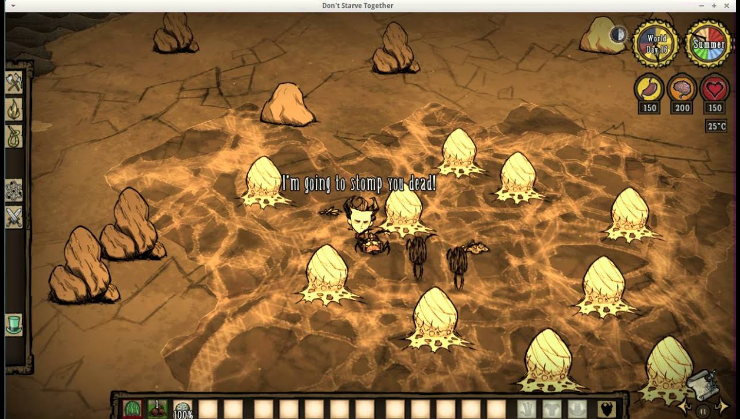This screenshot has height=419, width=740.
Task: Click the head equipment slot
Action: (576, 408)
